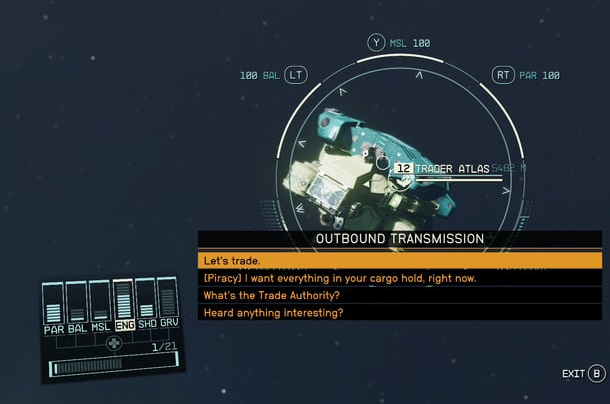
Task: Select the MSL missile power column
Action: pyautogui.click(x=100, y=306)
